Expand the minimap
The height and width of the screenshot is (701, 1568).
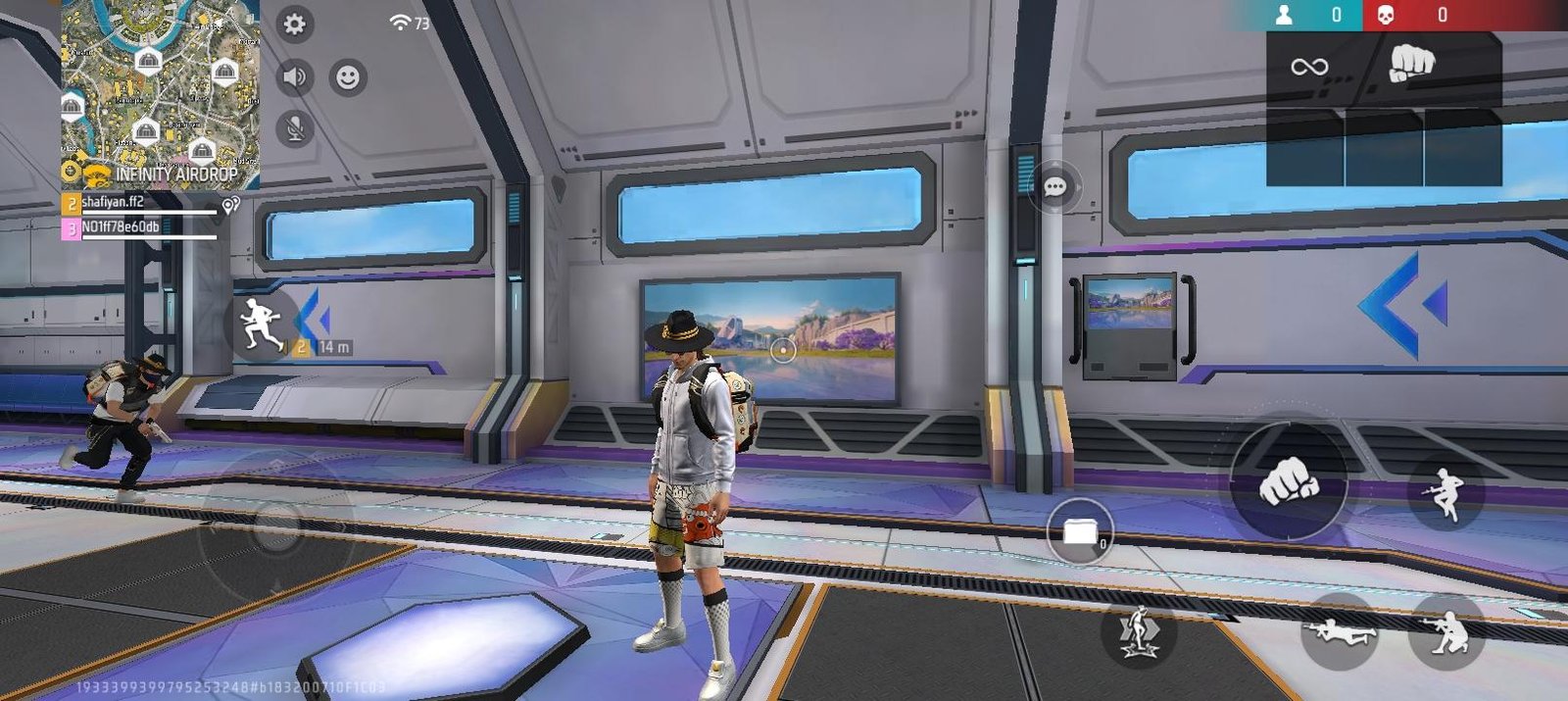point(161,94)
